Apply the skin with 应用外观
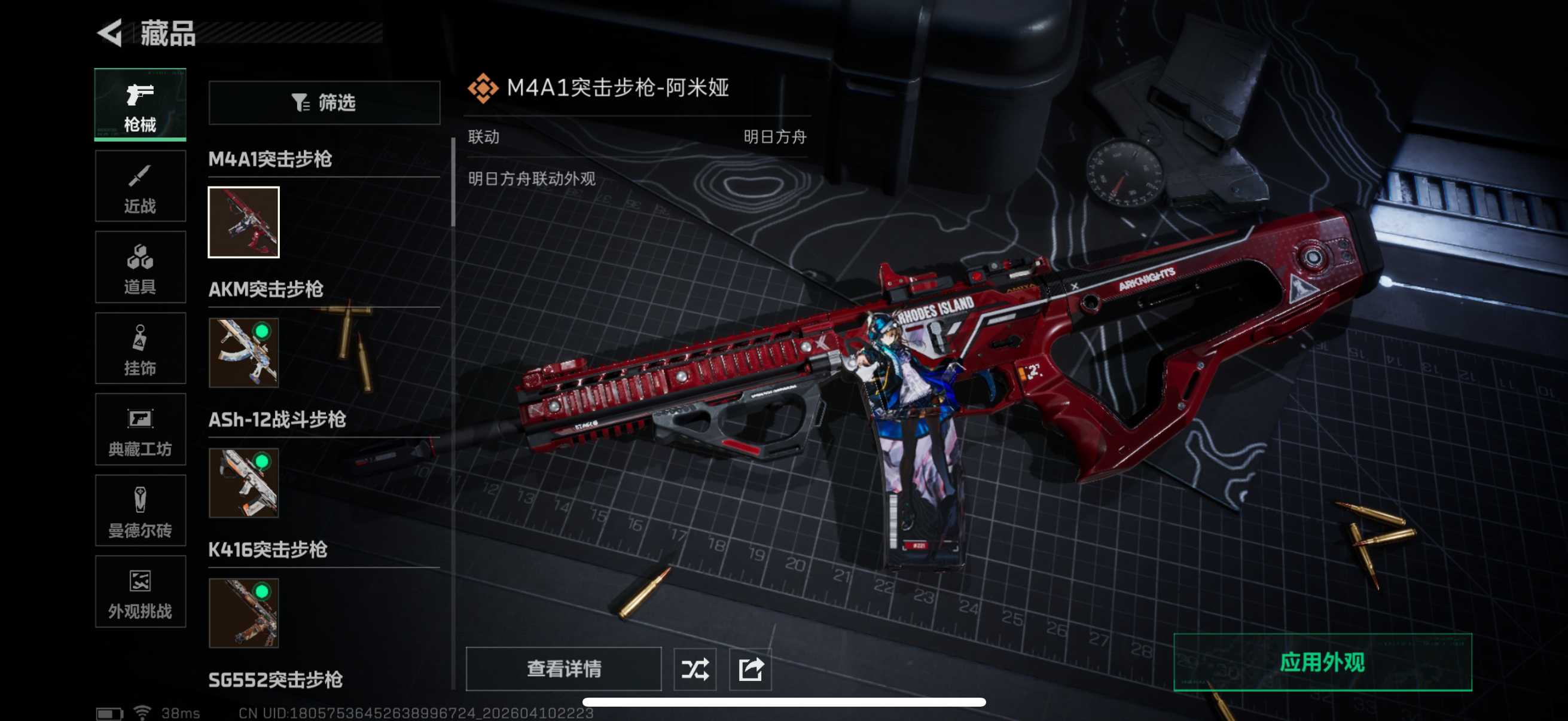 [1322, 662]
